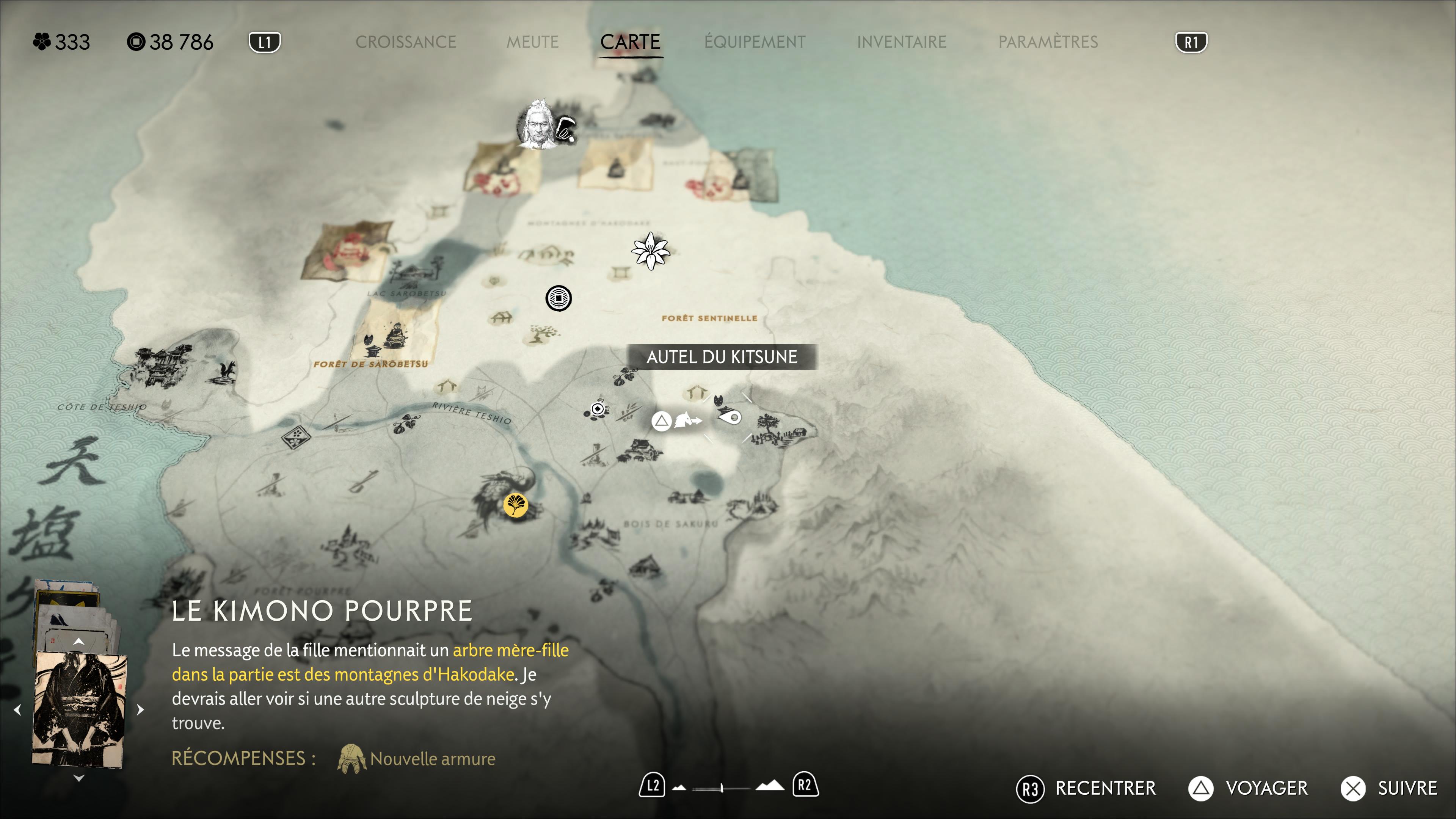Cycle quest cards upward with the up arrow
Image resolution: width=1456 pixels, height=819 pixels.
[x=78, y=641]
